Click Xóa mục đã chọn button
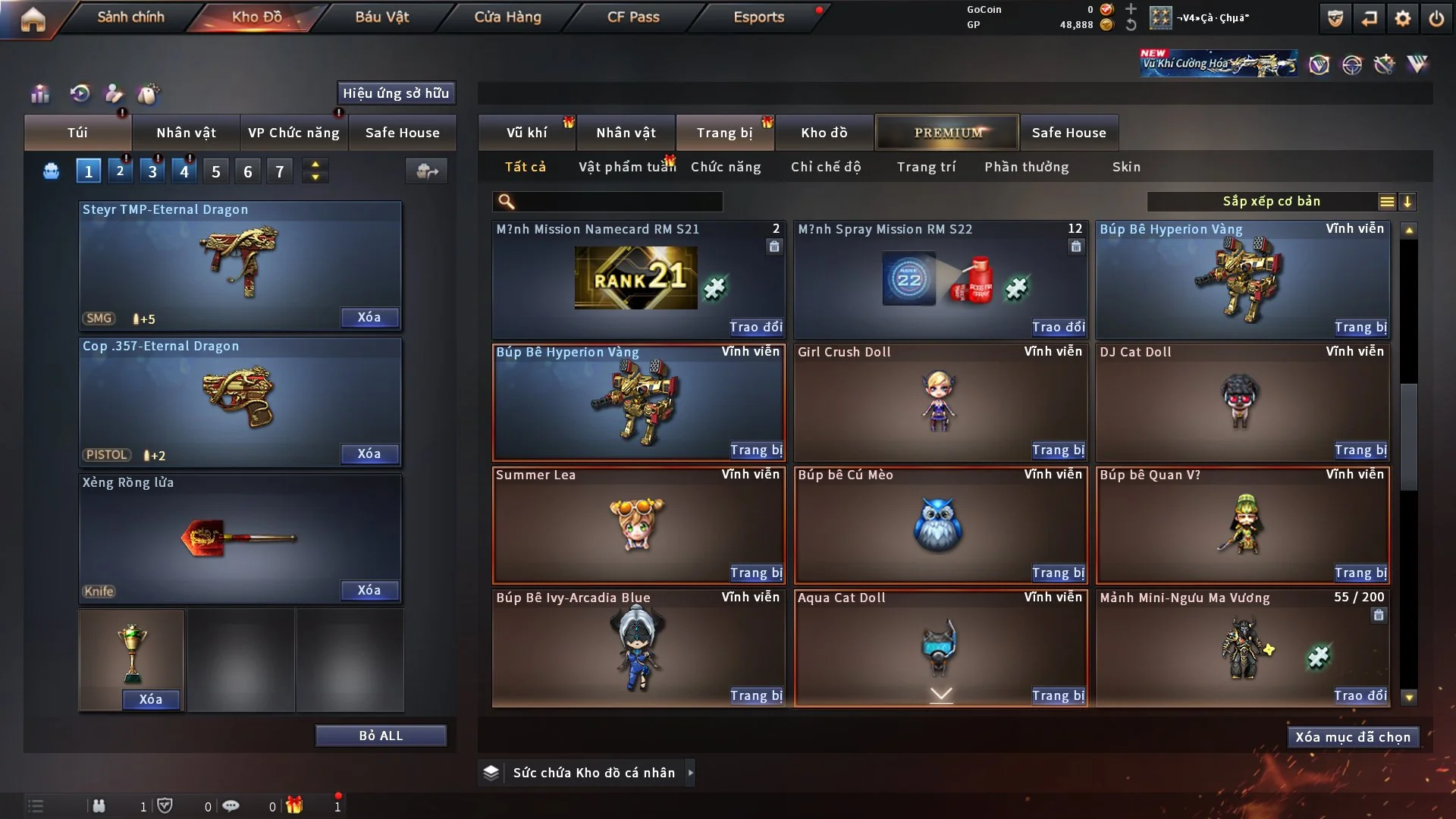Viewport: 1456px width, 819px height. click(1353, 737)
